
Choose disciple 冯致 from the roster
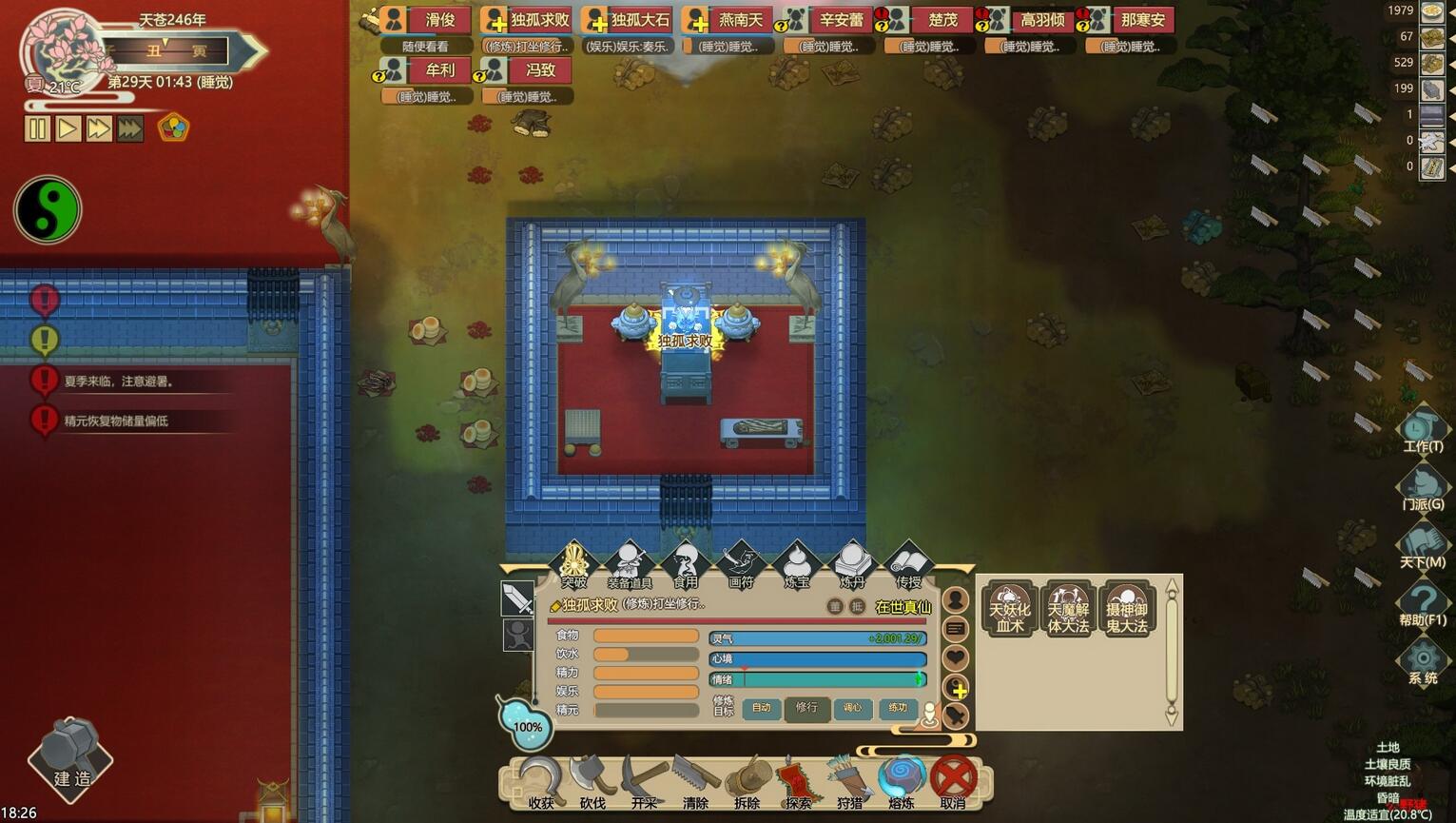pos(529,70)
